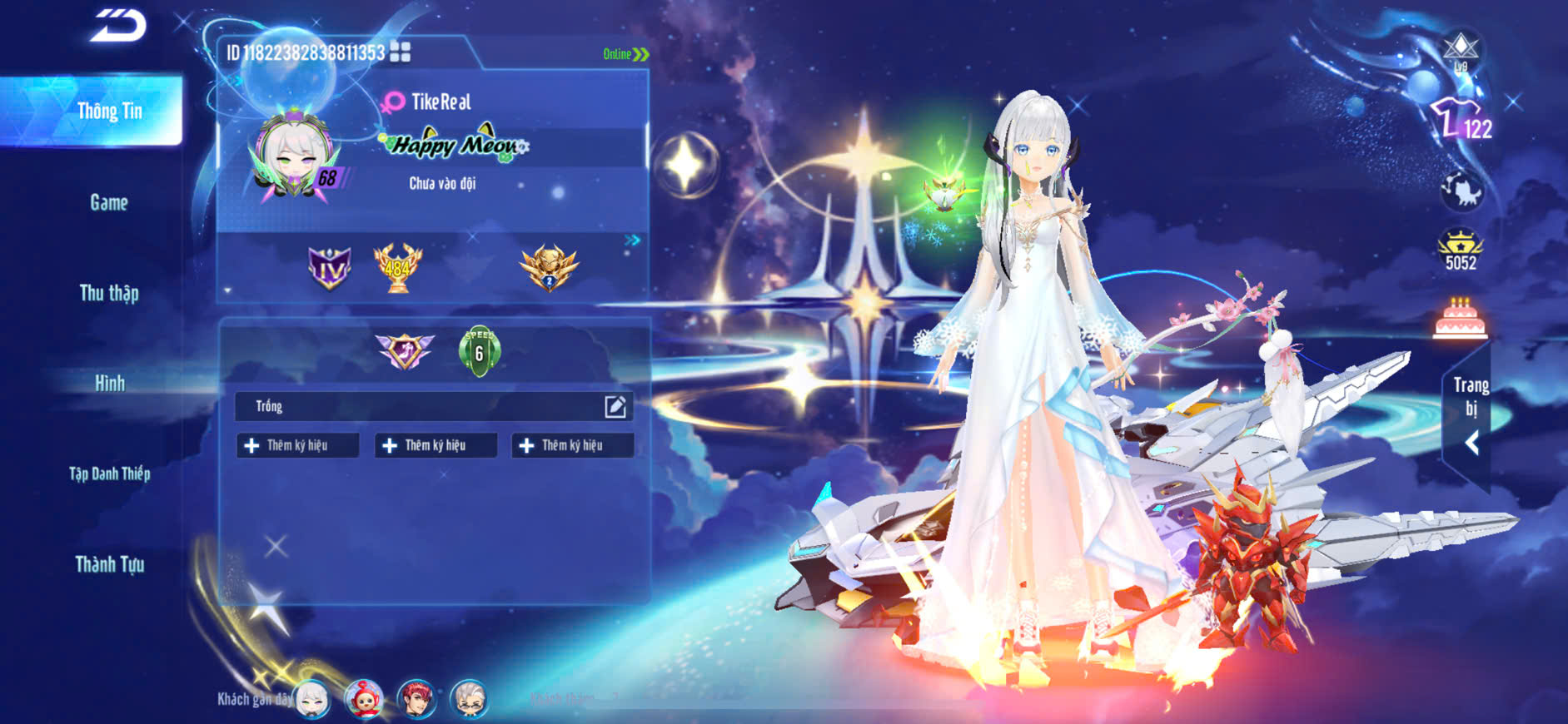View the Teletubby recent visitor avatar
This screenshot has height=724, width=1568.
364,699
